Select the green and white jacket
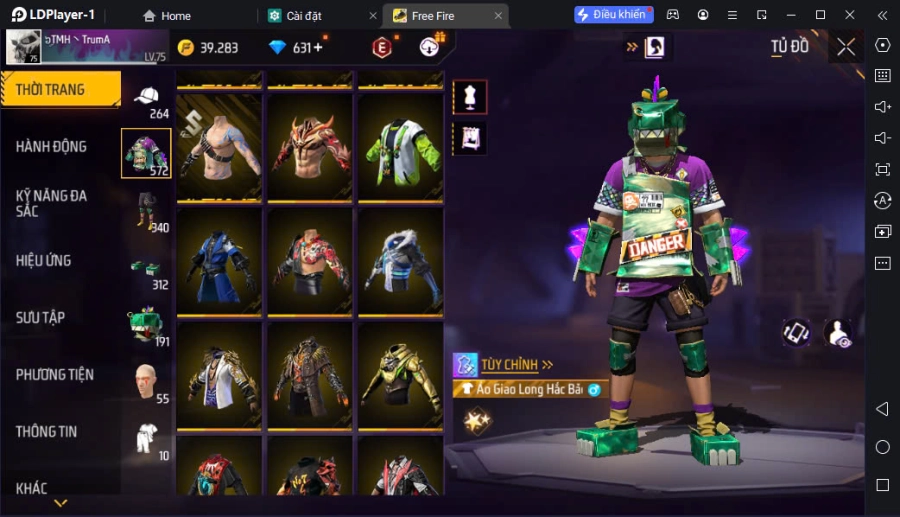900x517 pixels. pyautogui.click(x=400, y=148)
